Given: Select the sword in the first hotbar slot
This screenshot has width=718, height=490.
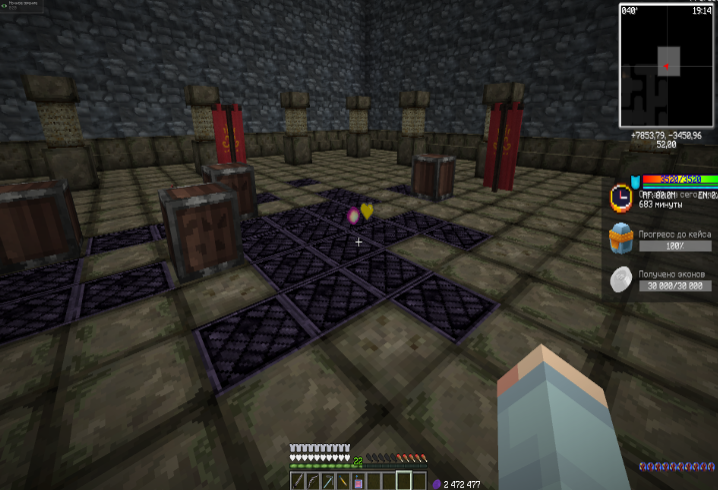Looking at the screenshot, I should click(x=297, y=482).
